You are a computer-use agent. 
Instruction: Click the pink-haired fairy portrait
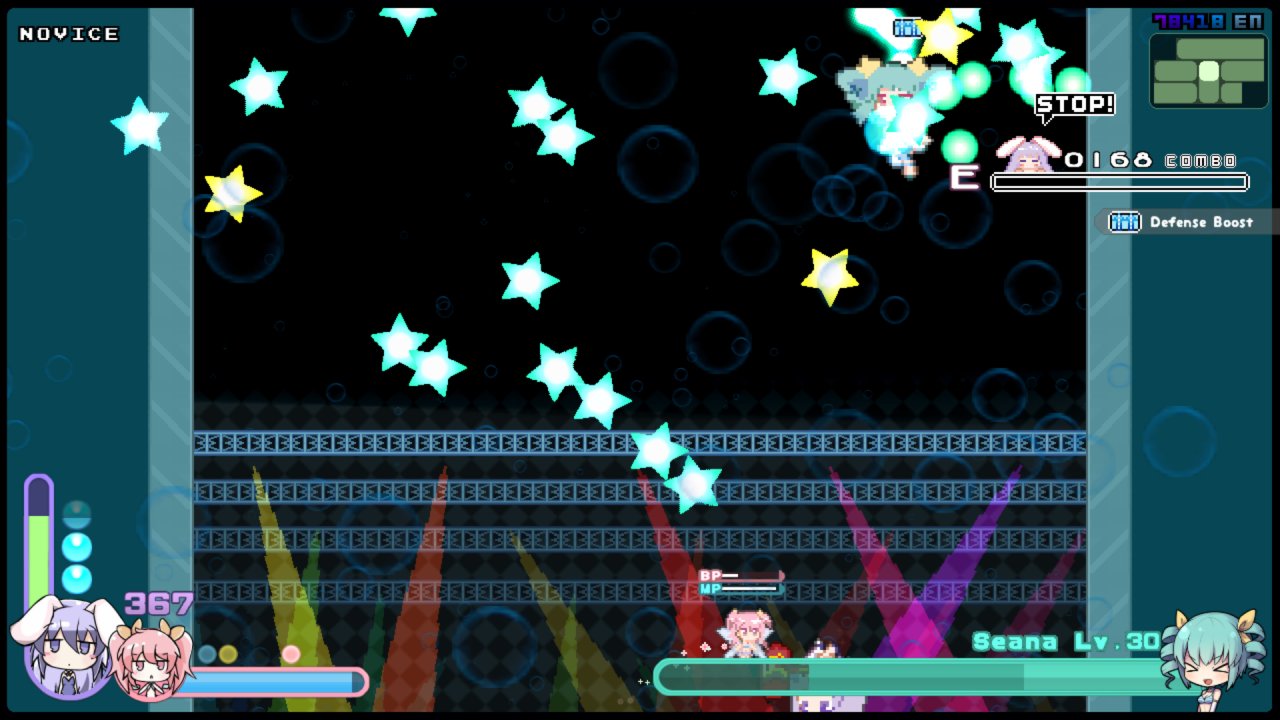[x=150, y=660]
